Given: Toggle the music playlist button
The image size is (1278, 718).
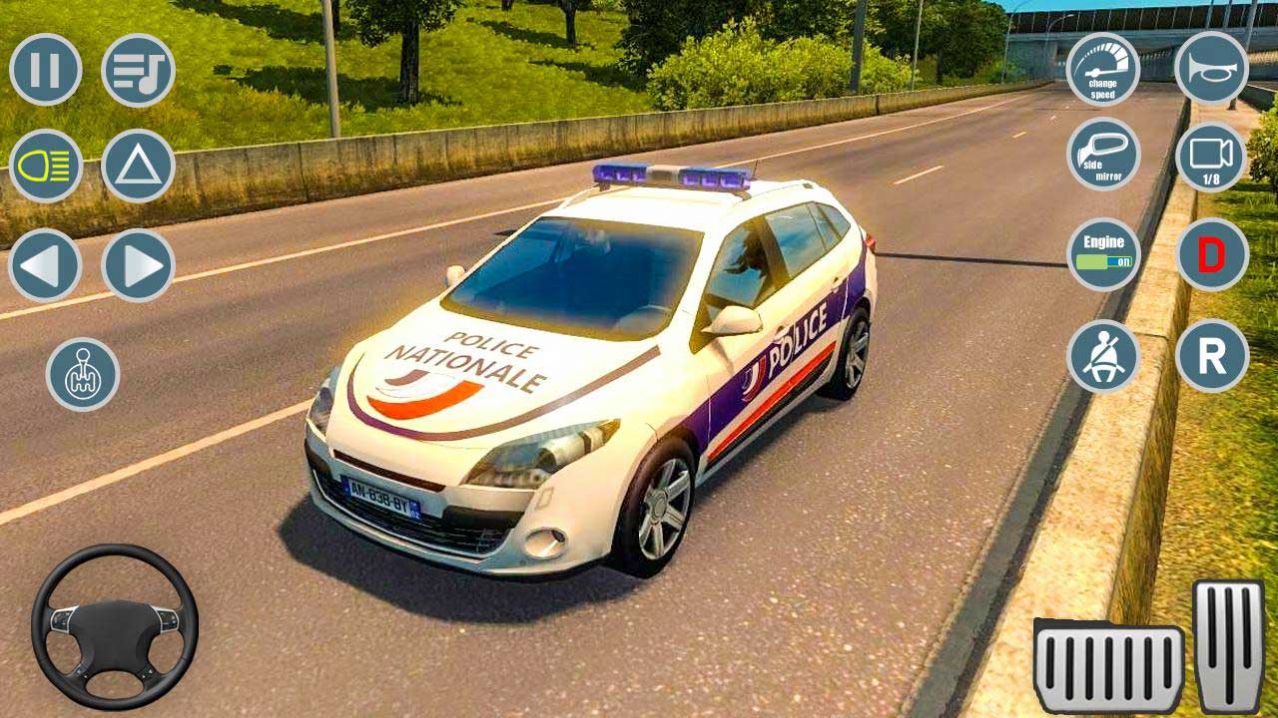Looking at the screenshot, I should point(138,70).
